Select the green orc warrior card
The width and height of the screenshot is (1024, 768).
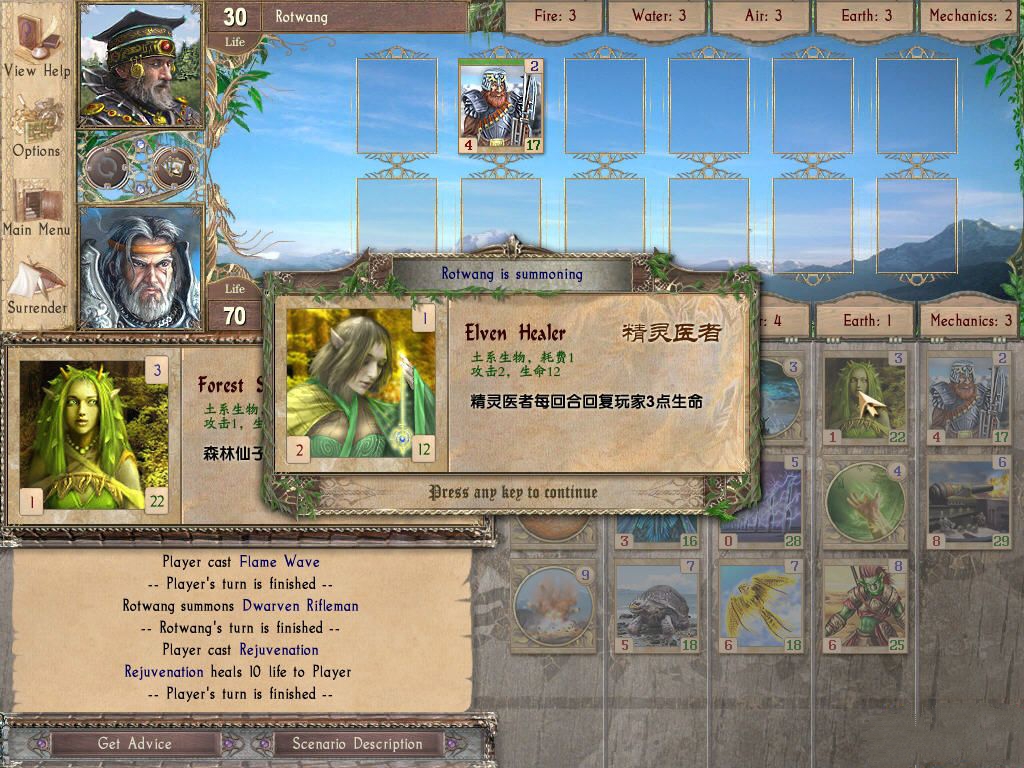864,608
